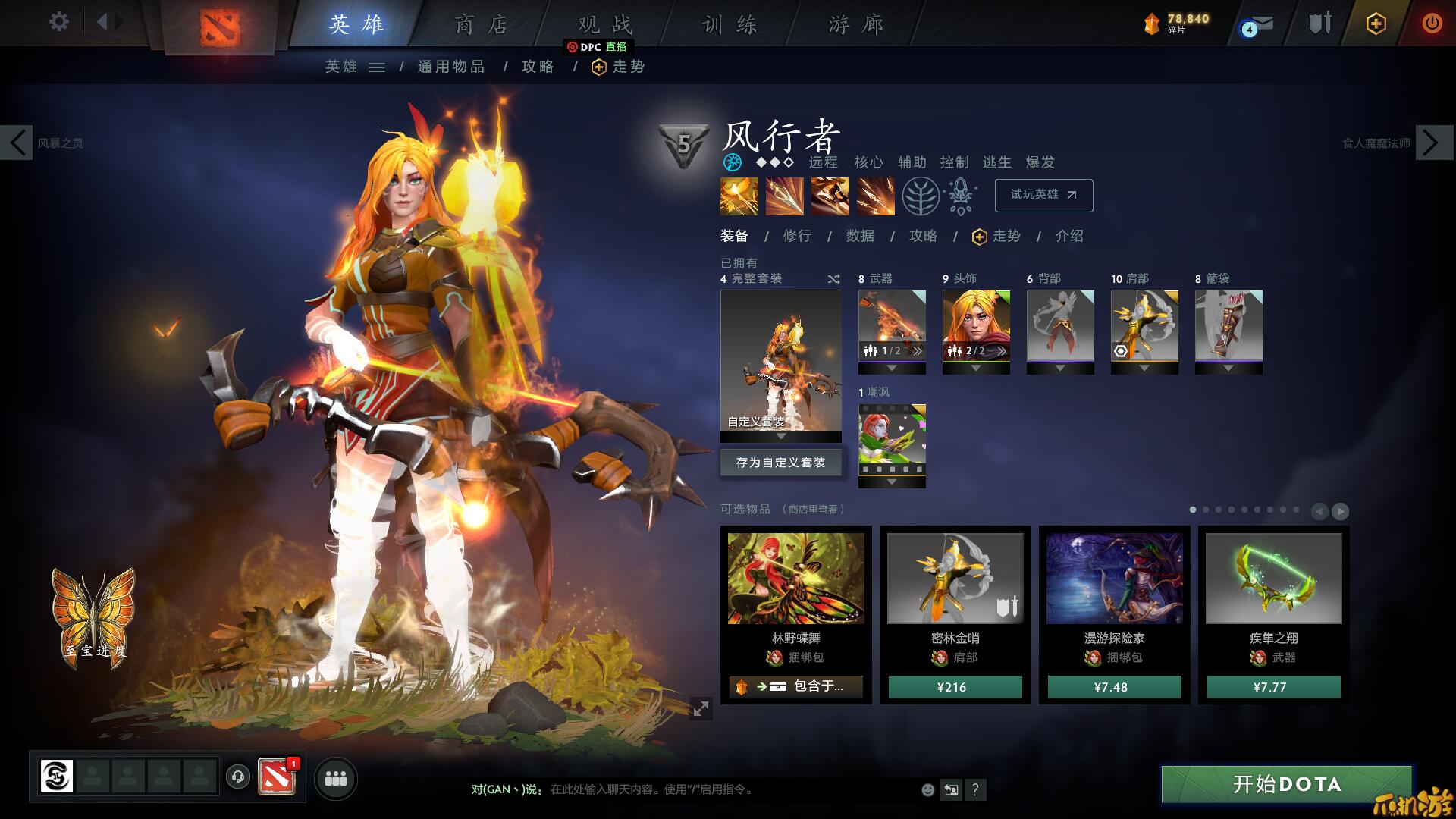Buy 疾隼之翔 weapon for ¥7.77

1273,687
